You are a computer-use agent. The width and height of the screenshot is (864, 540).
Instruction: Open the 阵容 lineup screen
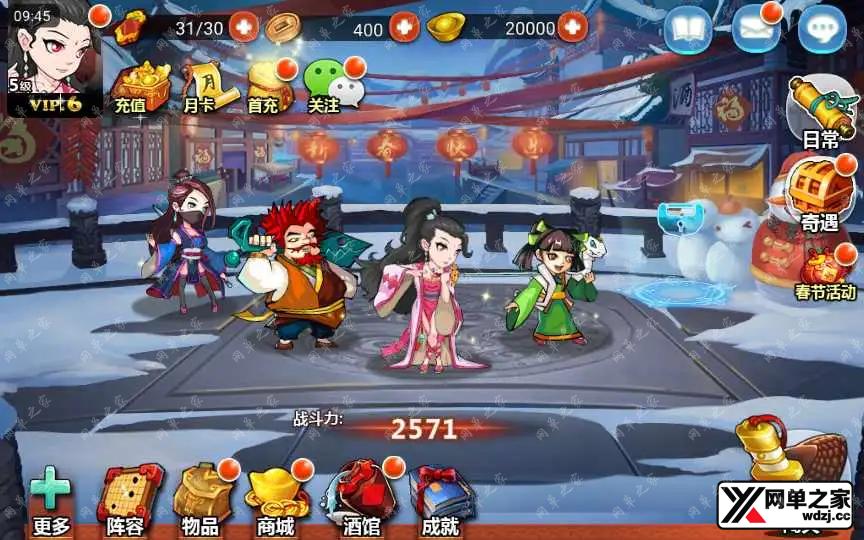pos(129,500)
